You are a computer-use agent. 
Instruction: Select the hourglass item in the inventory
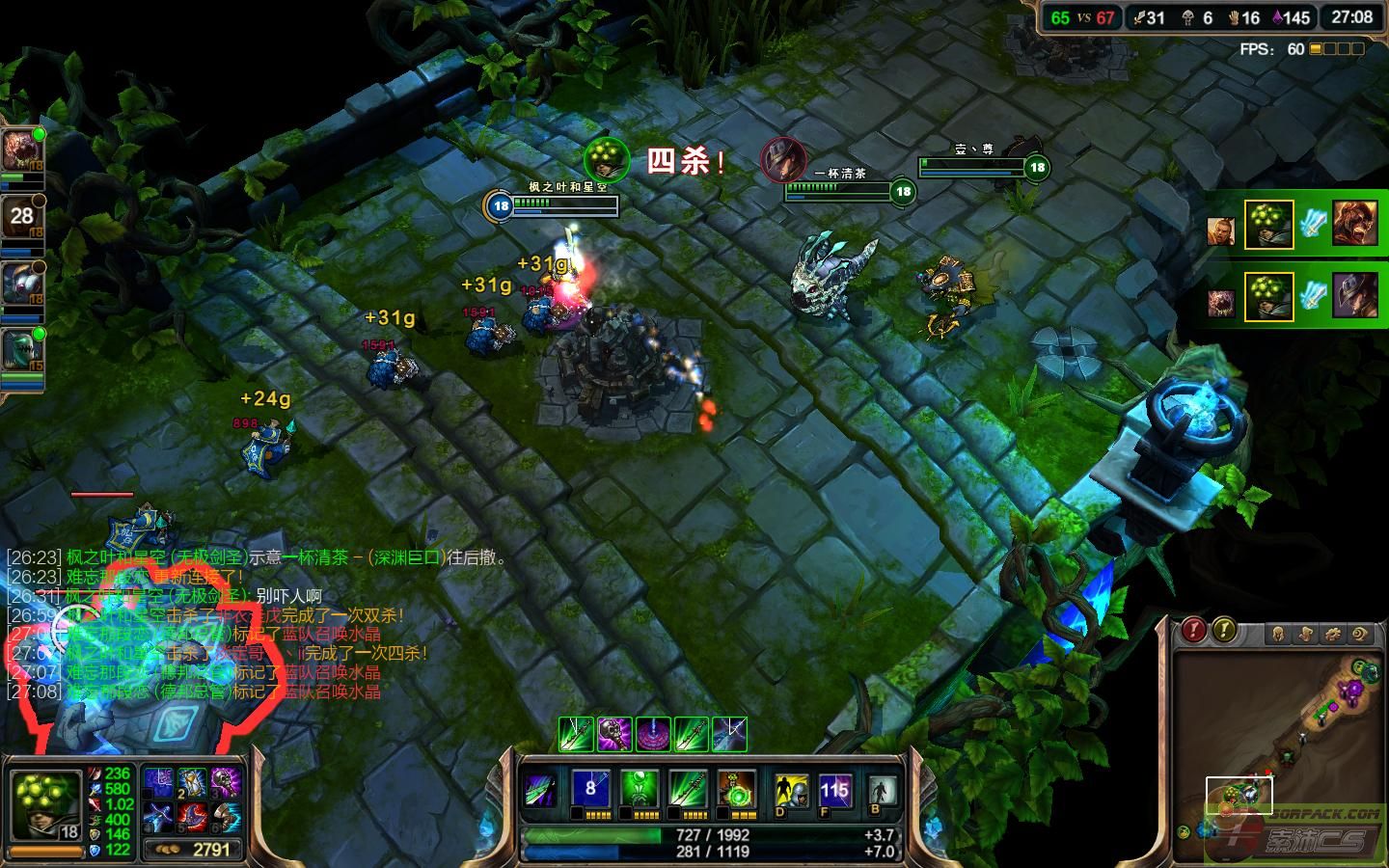click(x=192, y=783)
